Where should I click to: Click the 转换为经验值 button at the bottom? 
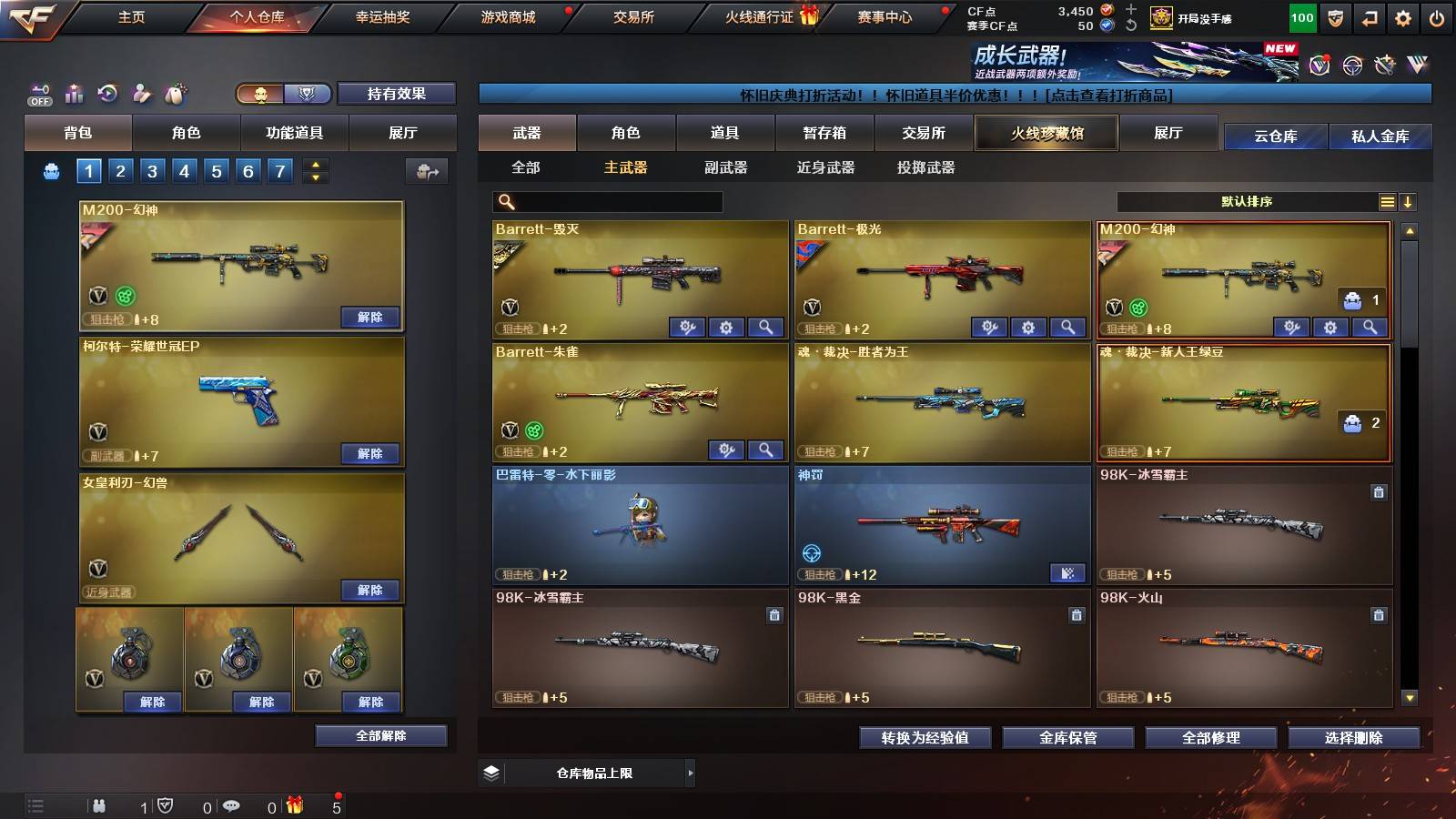926,738
